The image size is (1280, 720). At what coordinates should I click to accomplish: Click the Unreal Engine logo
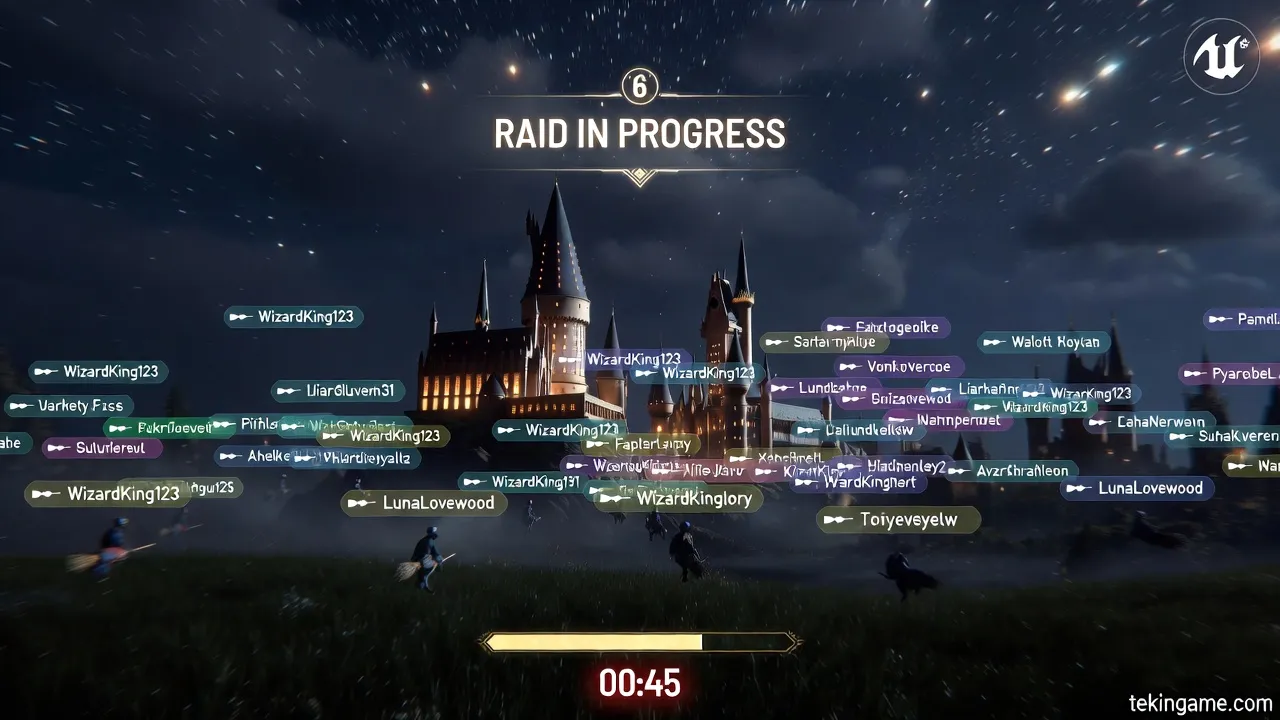coord(1221,56)
